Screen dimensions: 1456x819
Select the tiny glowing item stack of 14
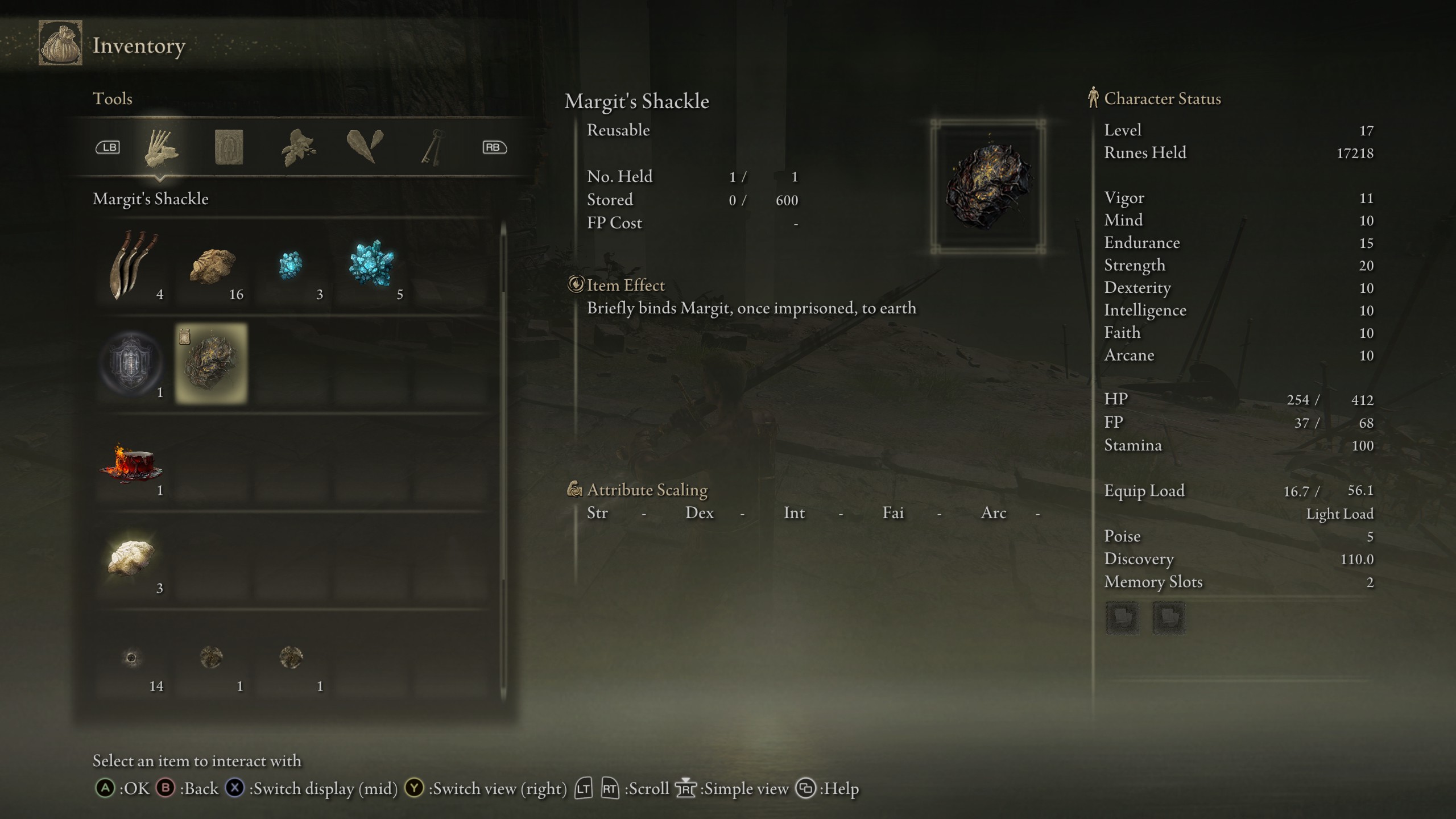click(x=132, y=659)
